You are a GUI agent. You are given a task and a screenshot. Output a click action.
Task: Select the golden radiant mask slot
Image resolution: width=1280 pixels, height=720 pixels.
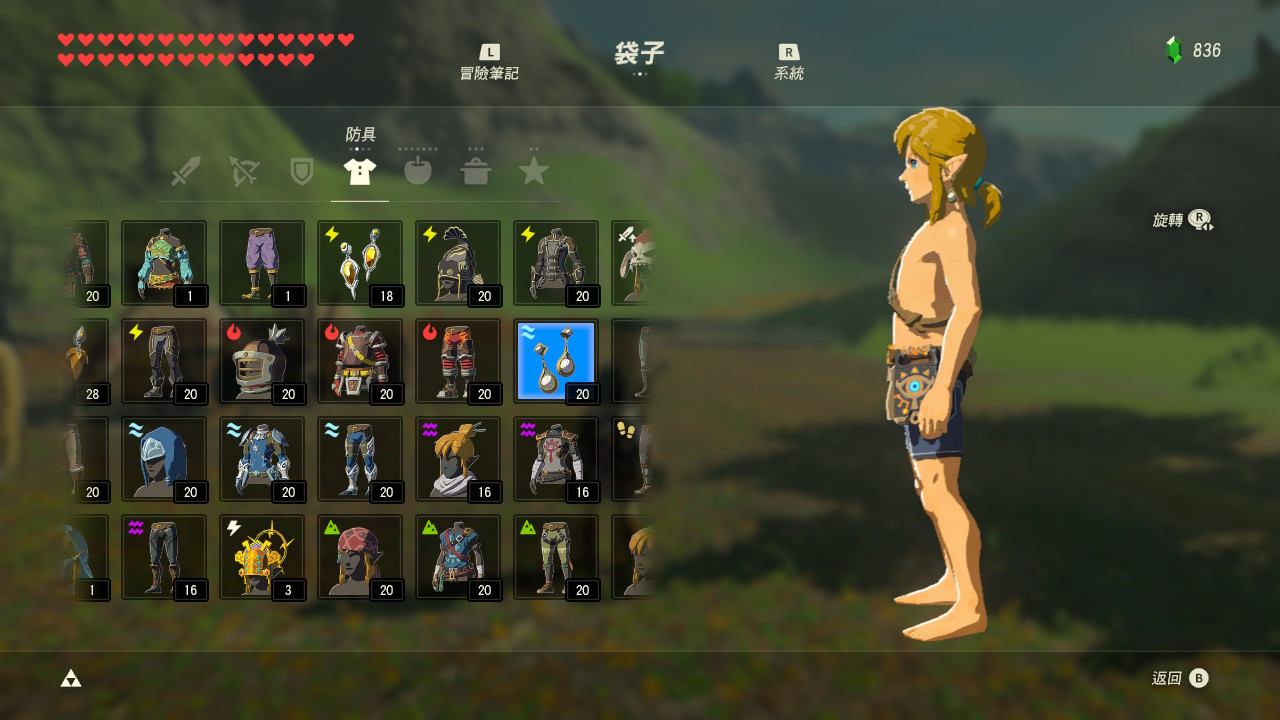pos(262,557)
